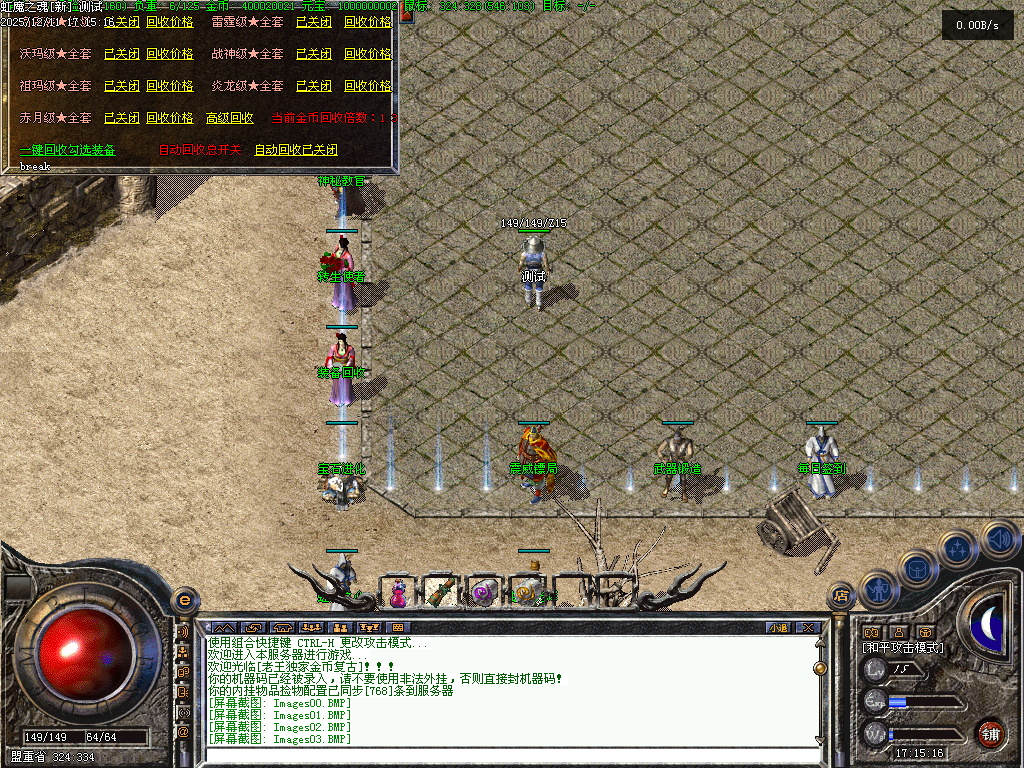The width and height of the screenshot is (1024, 768).
Task: Select the purple scroll belt slot
Action: point(483,593)
